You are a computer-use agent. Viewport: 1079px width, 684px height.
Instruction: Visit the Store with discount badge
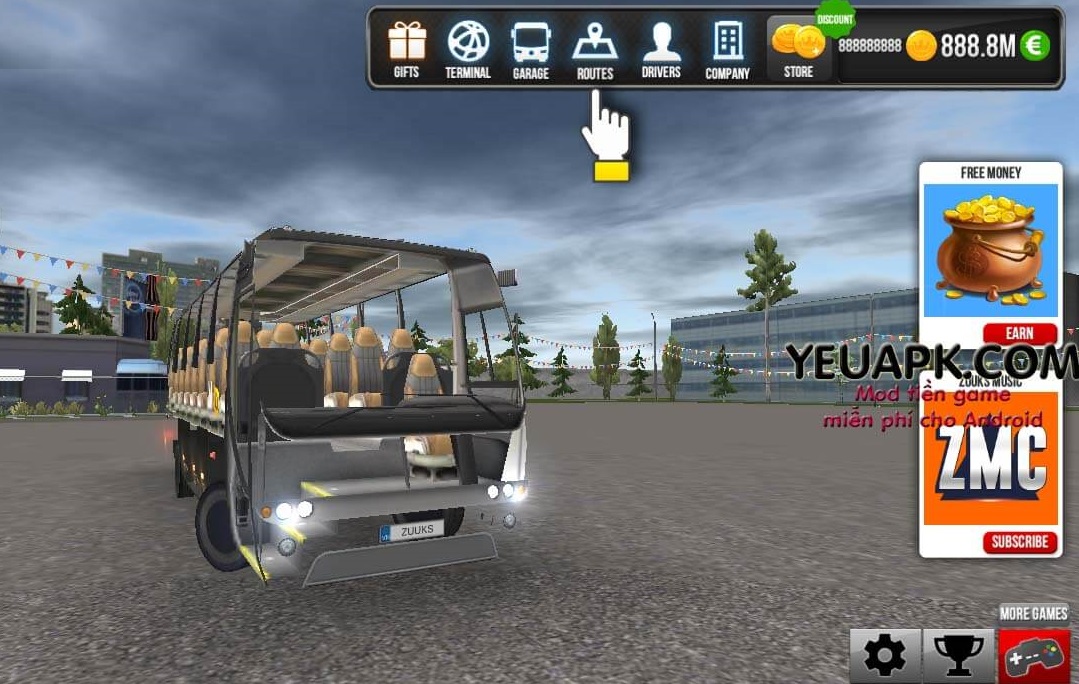(799, 49)
